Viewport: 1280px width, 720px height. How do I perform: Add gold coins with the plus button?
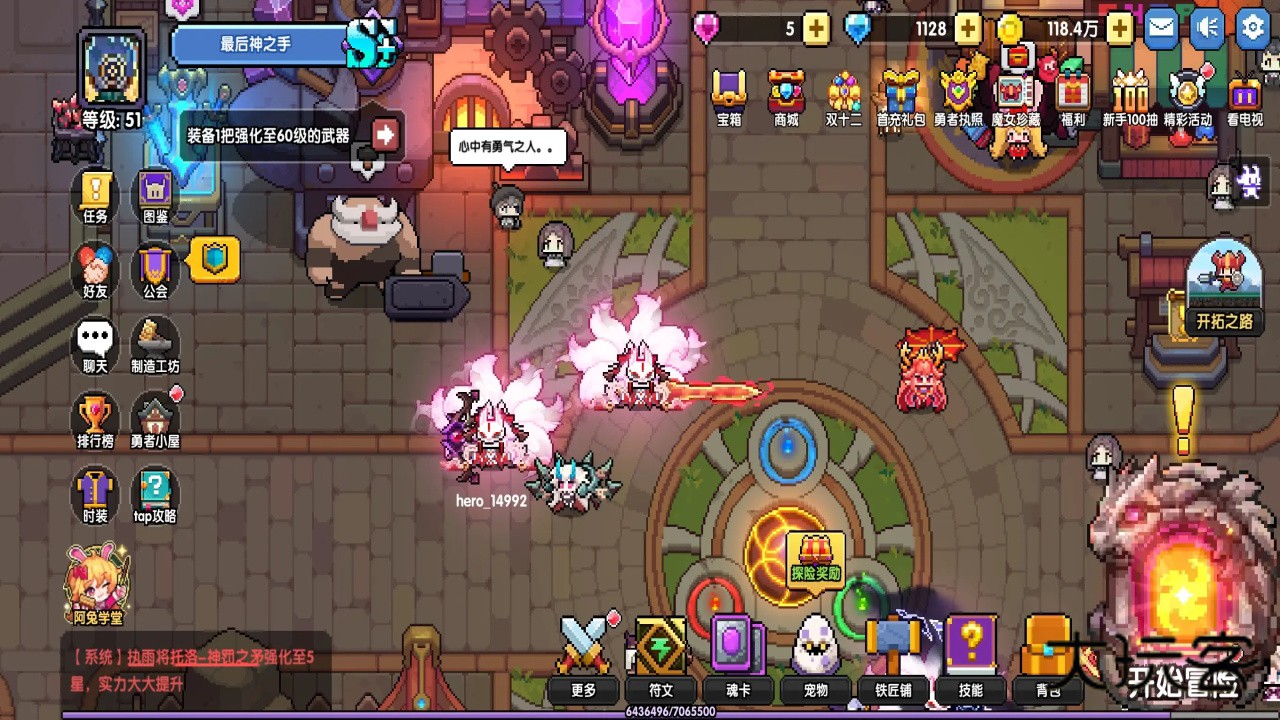pyautogui.click(x=1120, y=29)
